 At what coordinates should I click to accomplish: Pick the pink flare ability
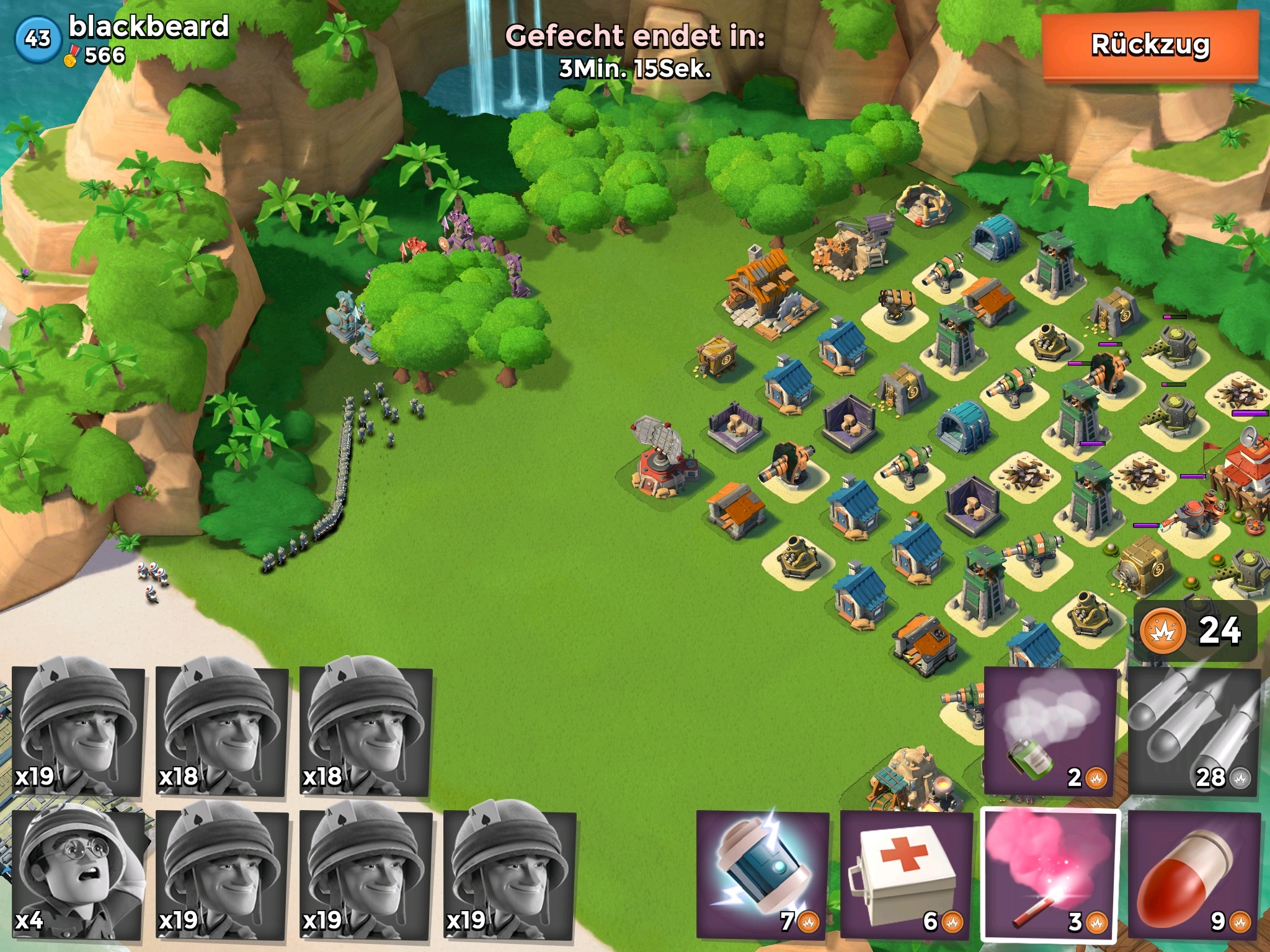tap(1050, 874)
